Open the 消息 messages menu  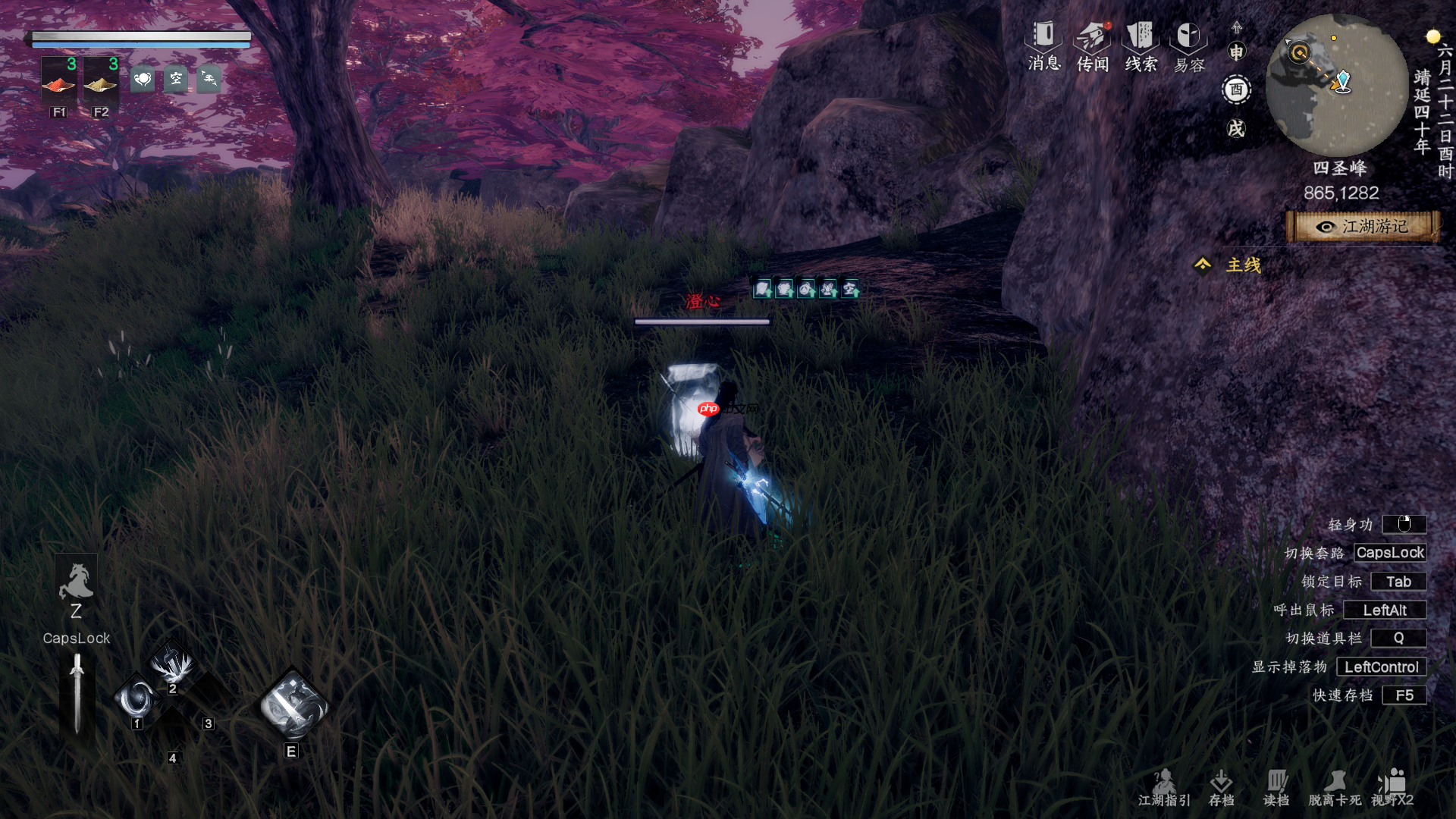(x=1043, y=45)
